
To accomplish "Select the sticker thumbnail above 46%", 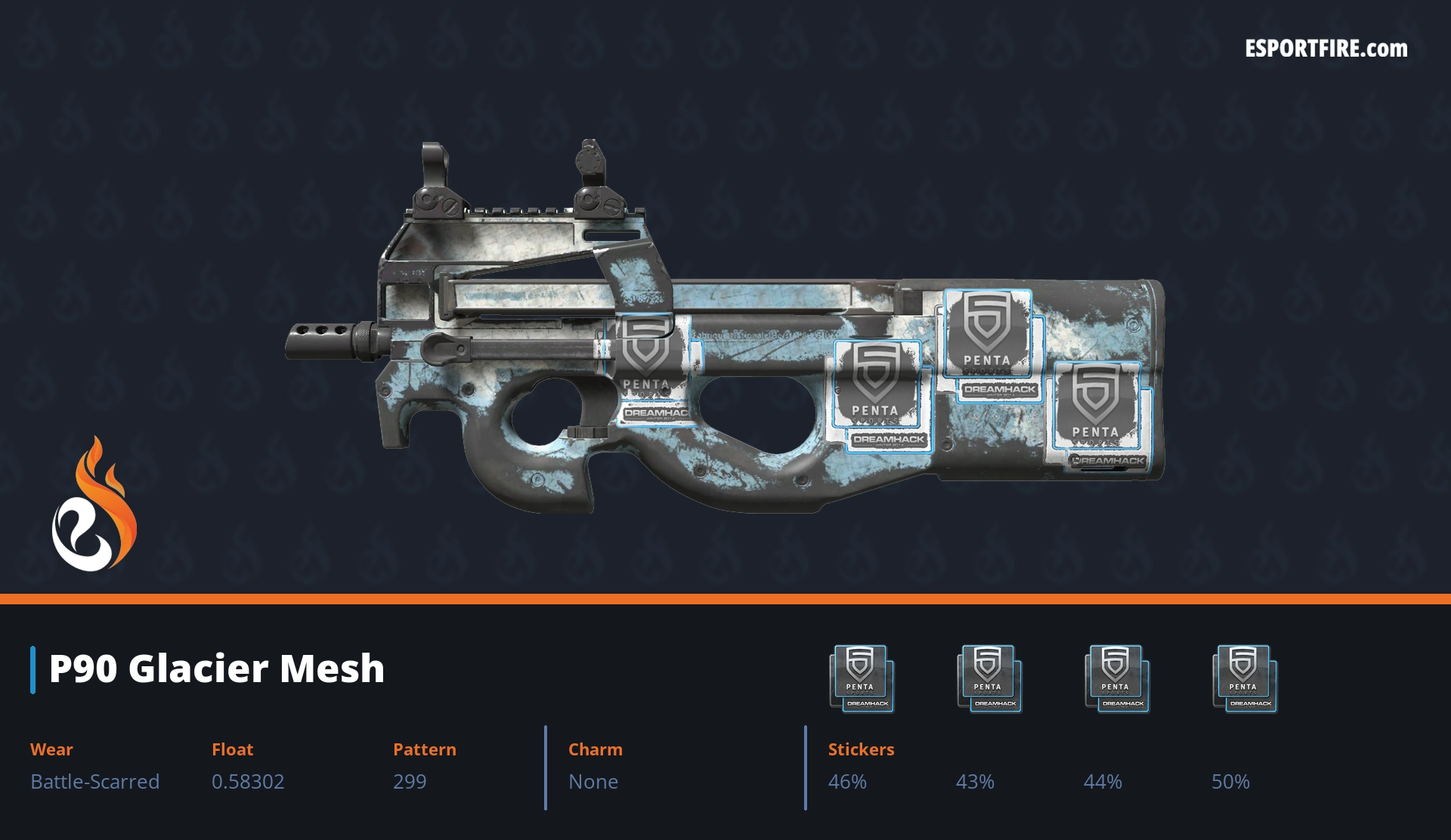I will [x=862, y=678].
